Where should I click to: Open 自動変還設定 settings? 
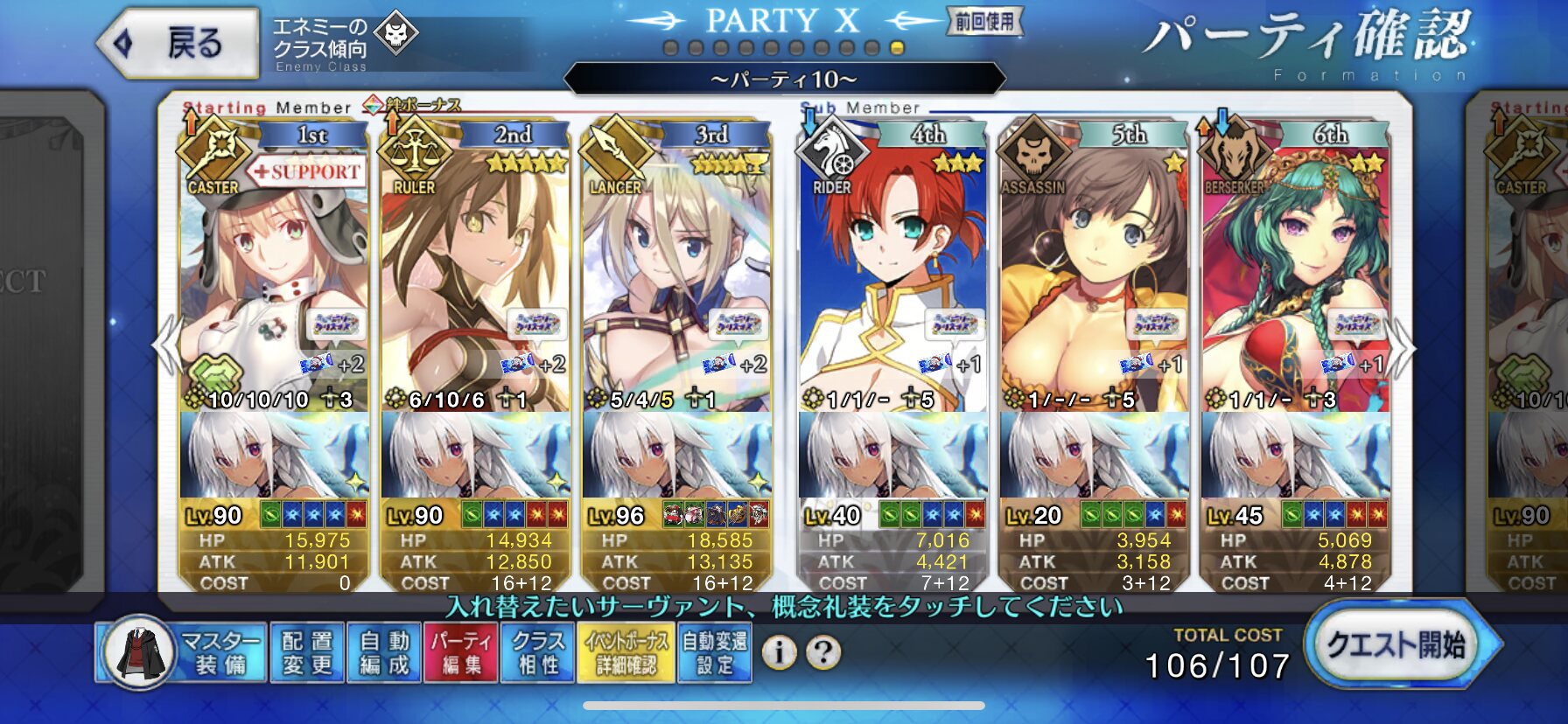tap(714, 653)
